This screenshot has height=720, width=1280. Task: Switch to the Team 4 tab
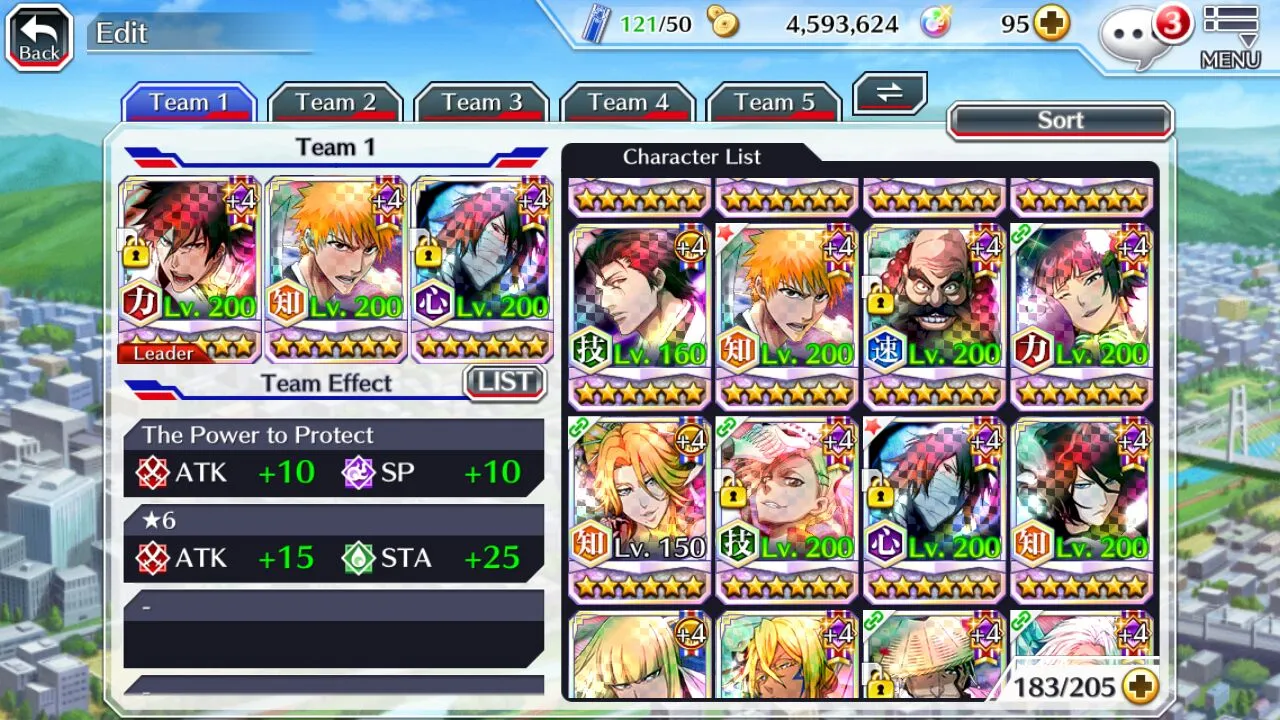pos(627,103)
